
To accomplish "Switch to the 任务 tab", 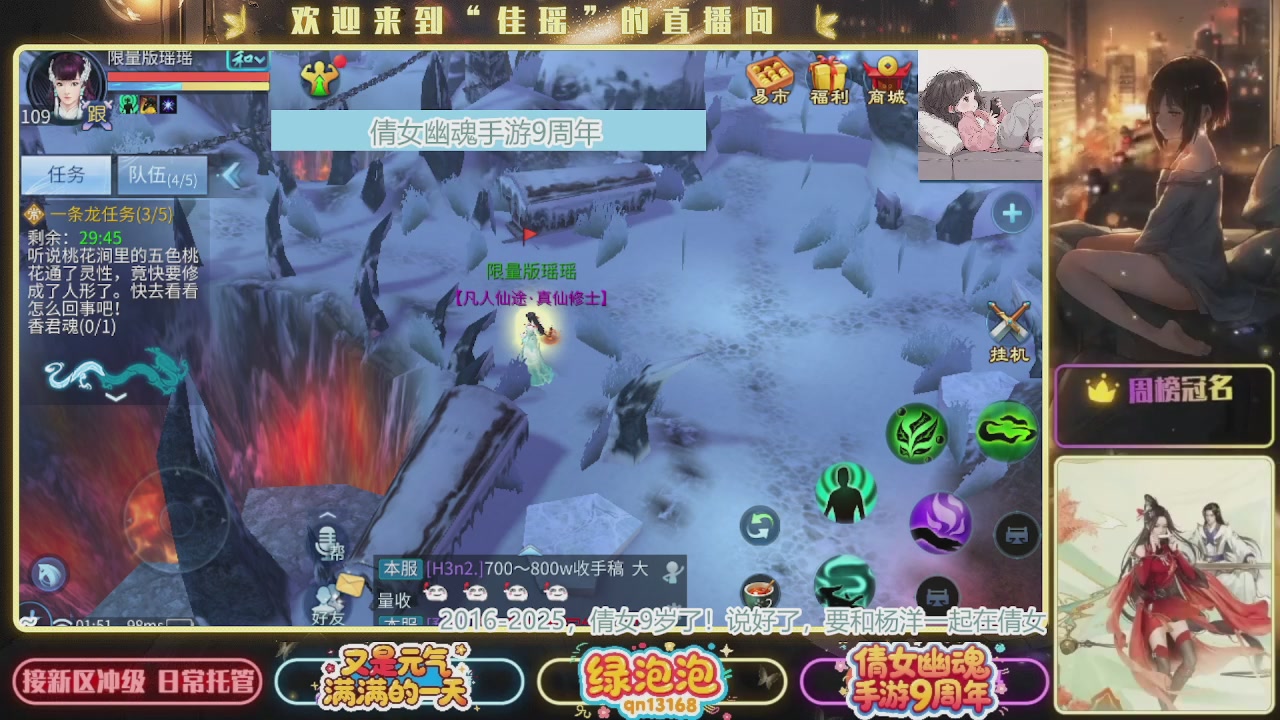I will coord(65,175).
